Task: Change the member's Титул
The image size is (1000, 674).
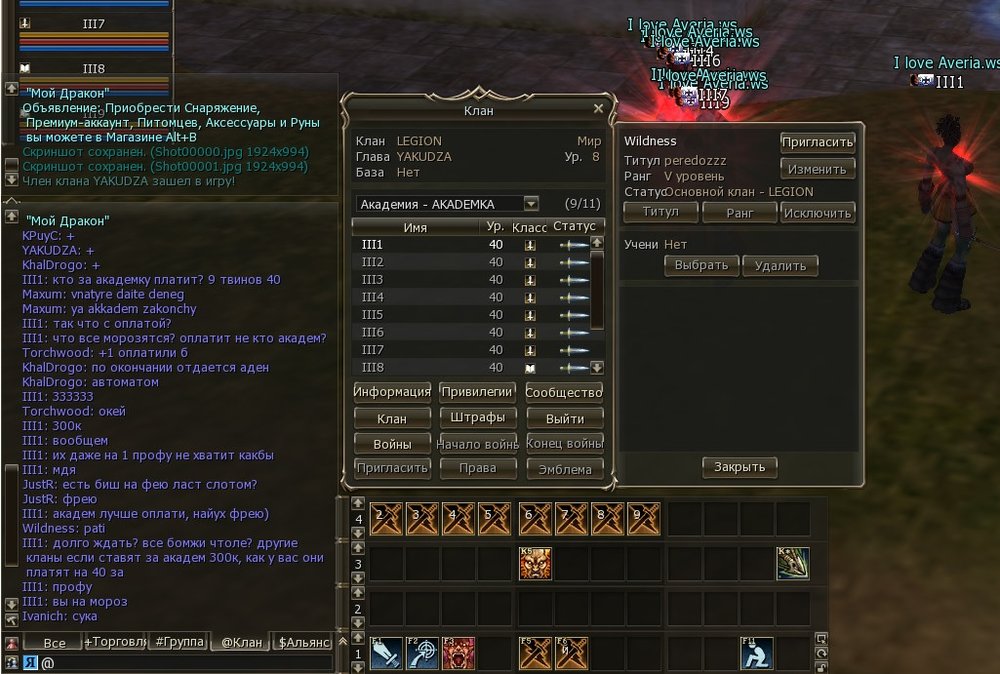Action: pyautogui.click(x=660, y=212)
